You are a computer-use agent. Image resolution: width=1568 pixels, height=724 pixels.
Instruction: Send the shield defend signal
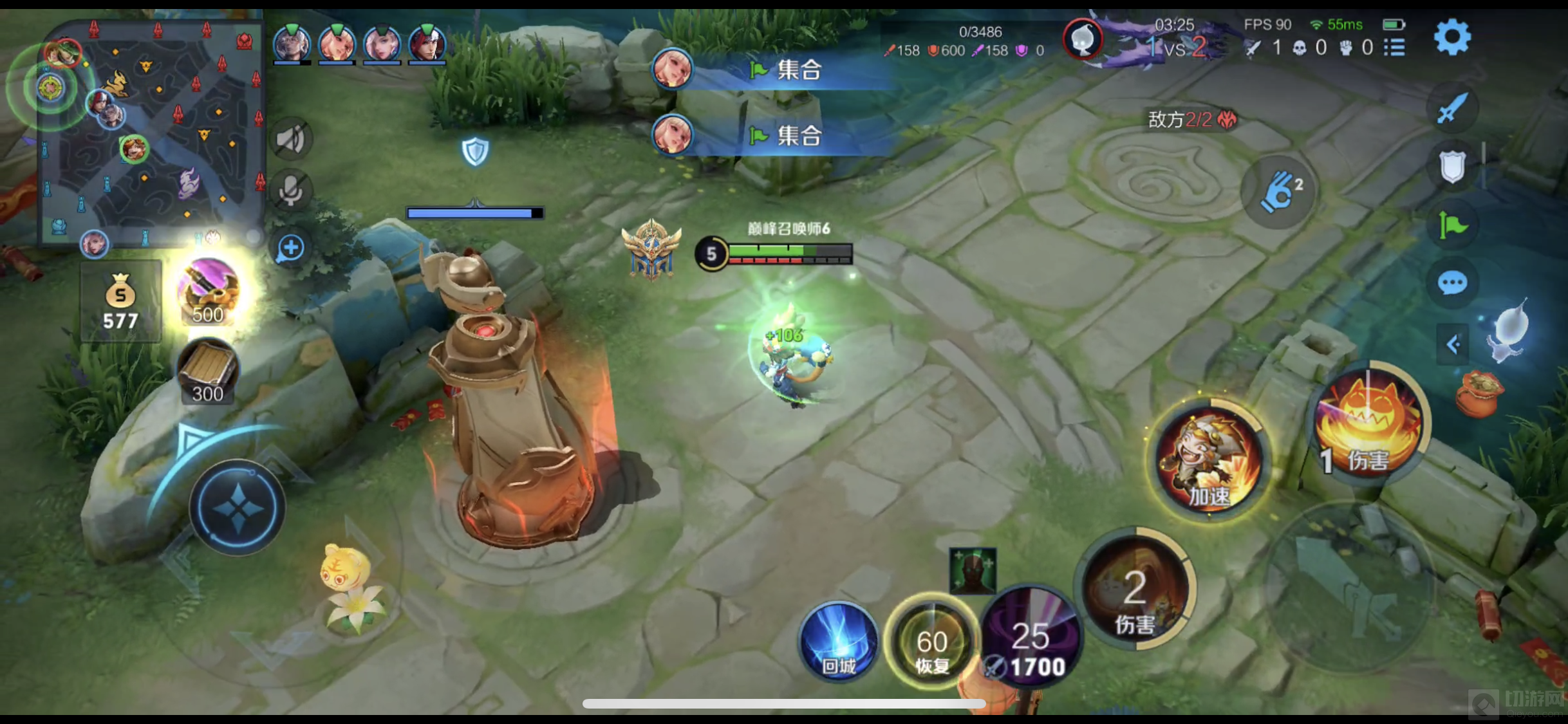1452,167
